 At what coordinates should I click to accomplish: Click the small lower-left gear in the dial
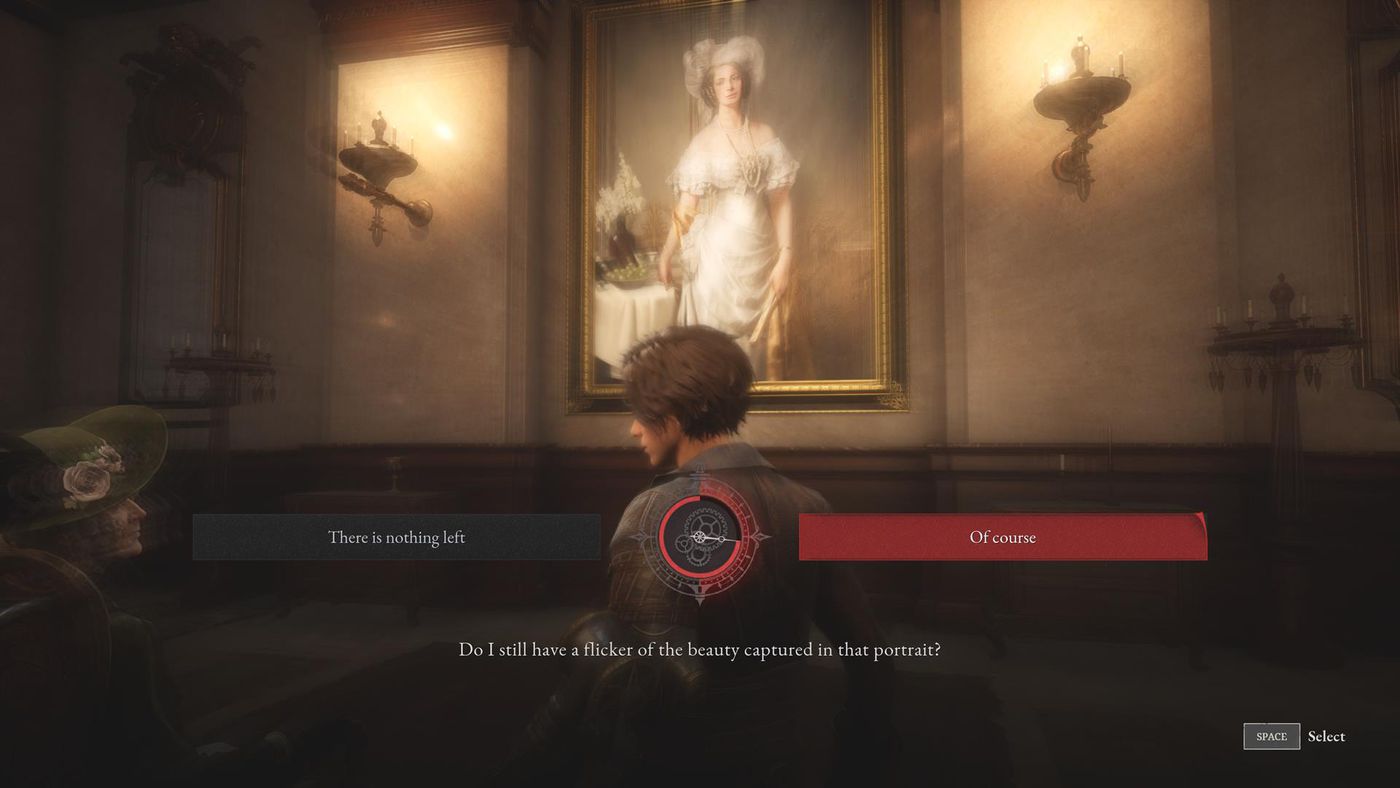coord(684,545)
